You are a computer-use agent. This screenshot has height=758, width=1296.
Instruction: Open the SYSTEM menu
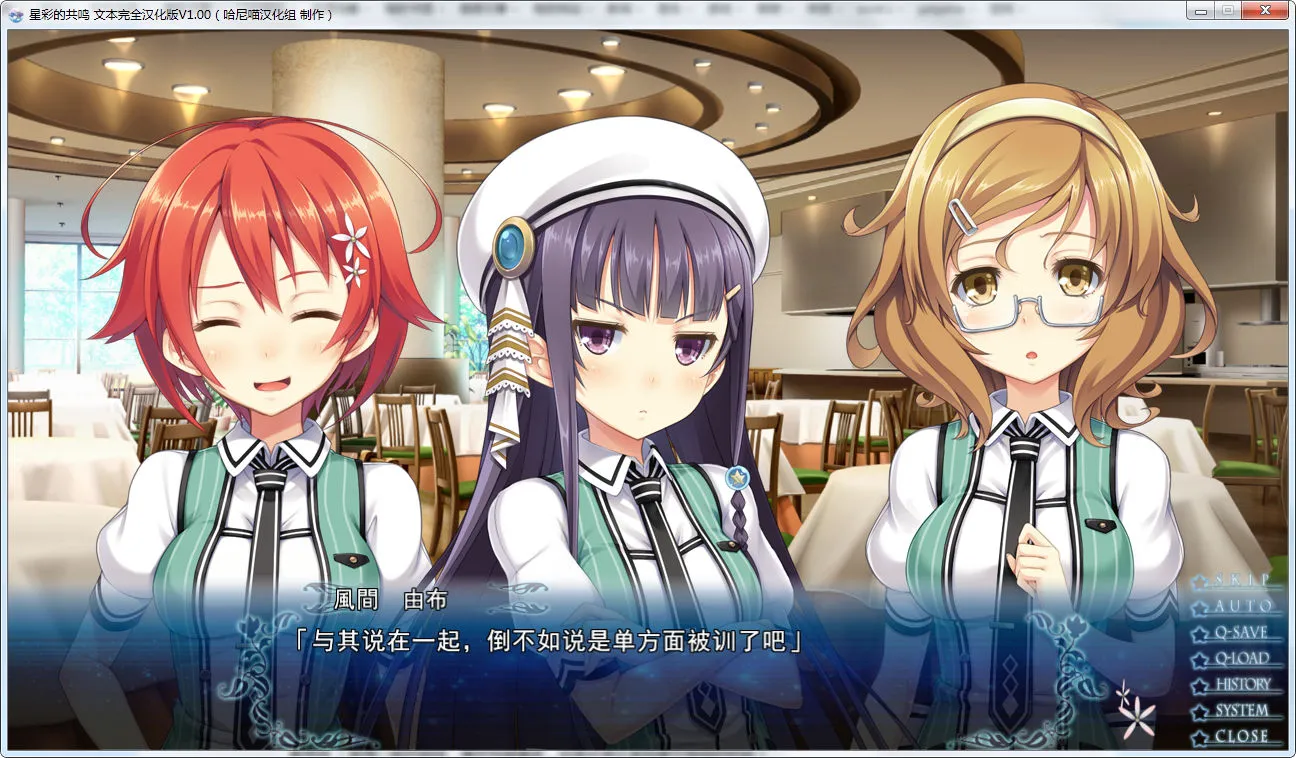pyautogui.click(x=1241, y=710)
